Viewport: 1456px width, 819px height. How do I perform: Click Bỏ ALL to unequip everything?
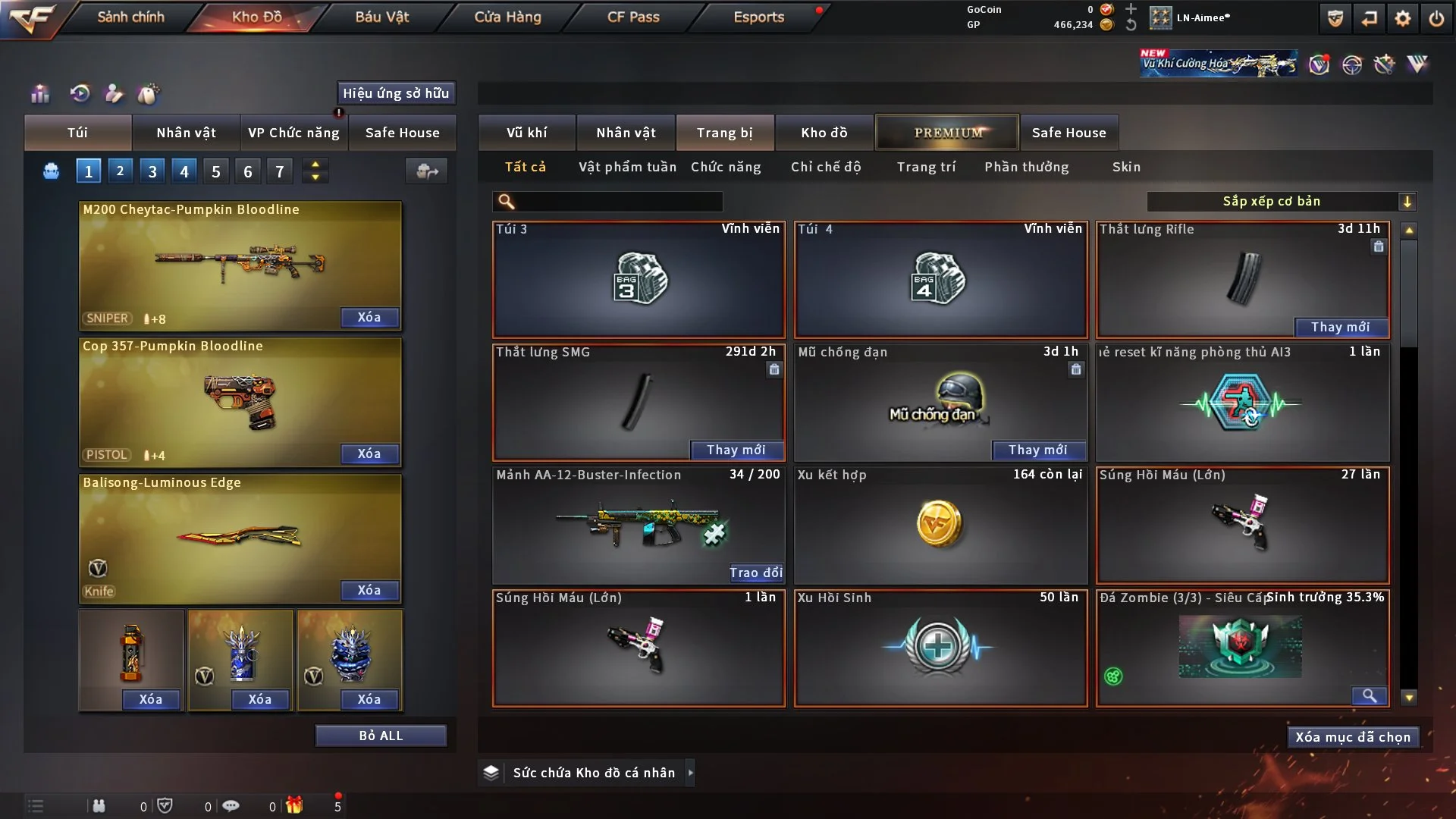coord(381,736)
